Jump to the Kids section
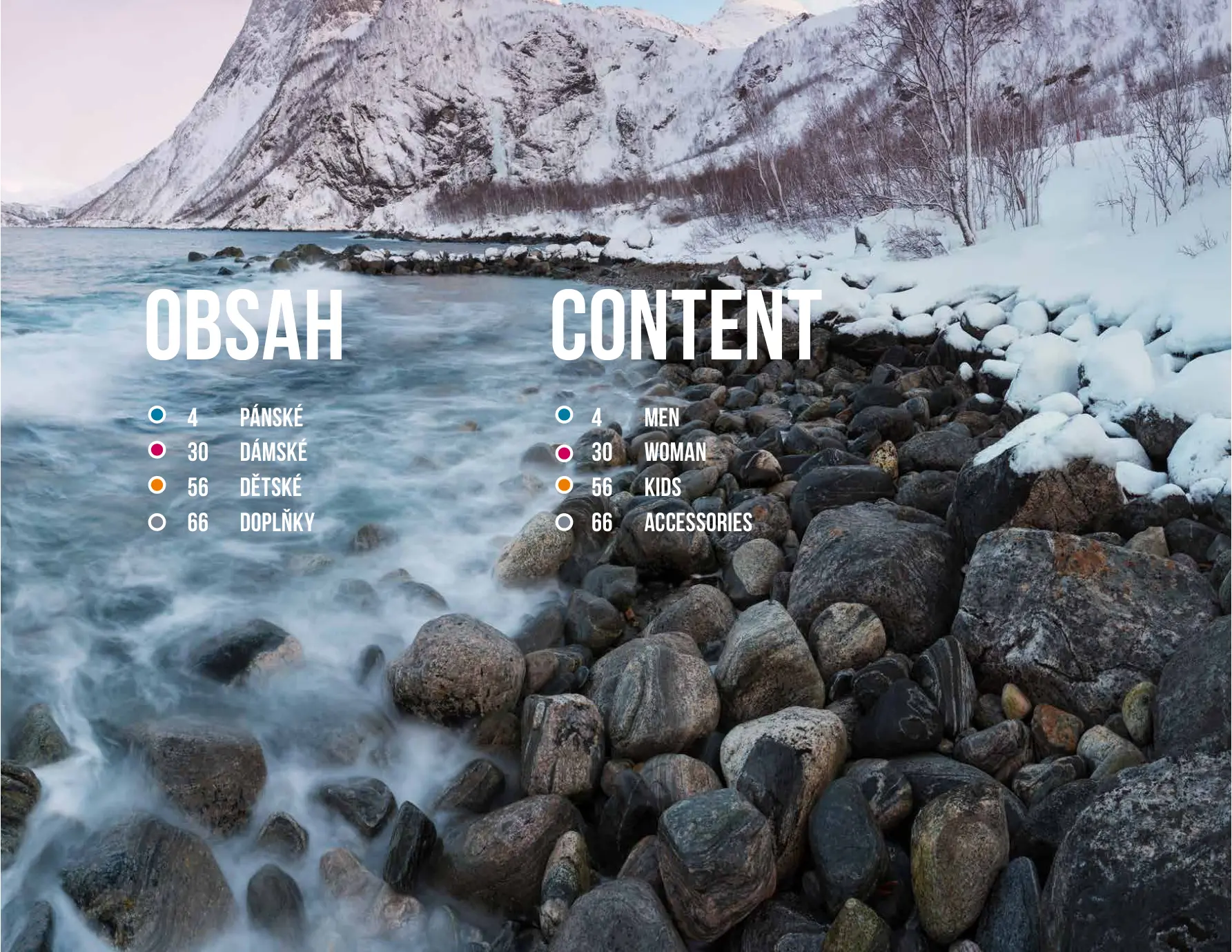 662,488
